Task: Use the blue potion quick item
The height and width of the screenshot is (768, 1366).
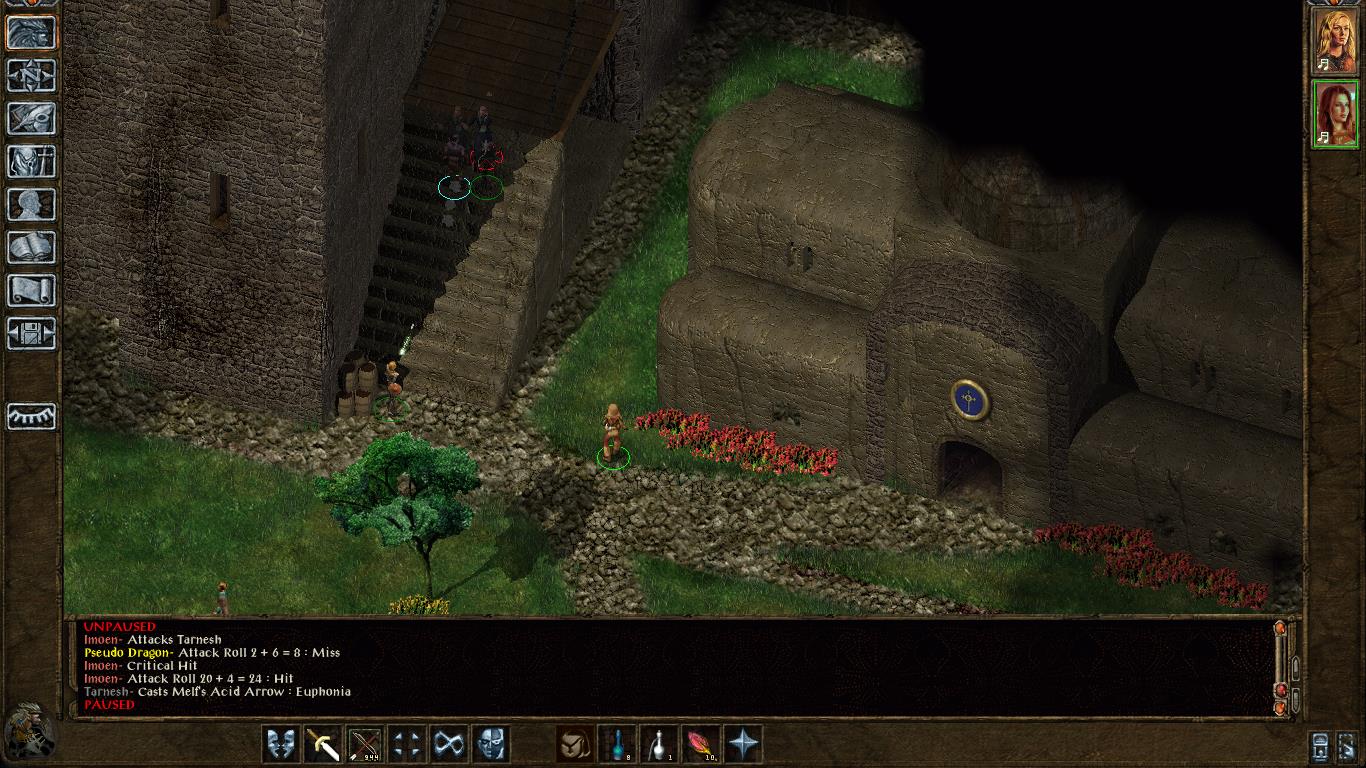Action: click(x=617, y=744)
